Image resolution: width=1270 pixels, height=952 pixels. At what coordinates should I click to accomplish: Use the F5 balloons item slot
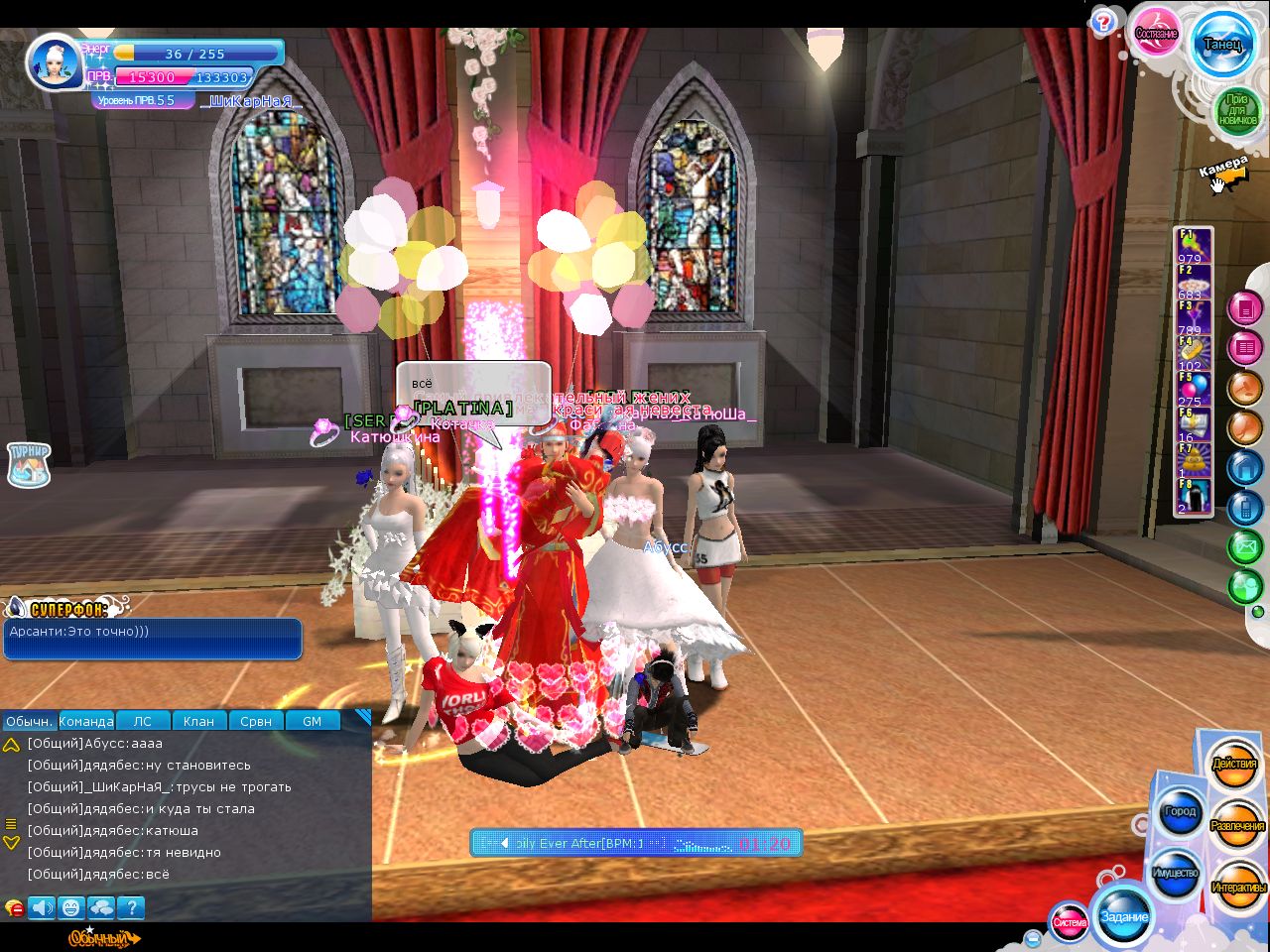click(1193, 389)
